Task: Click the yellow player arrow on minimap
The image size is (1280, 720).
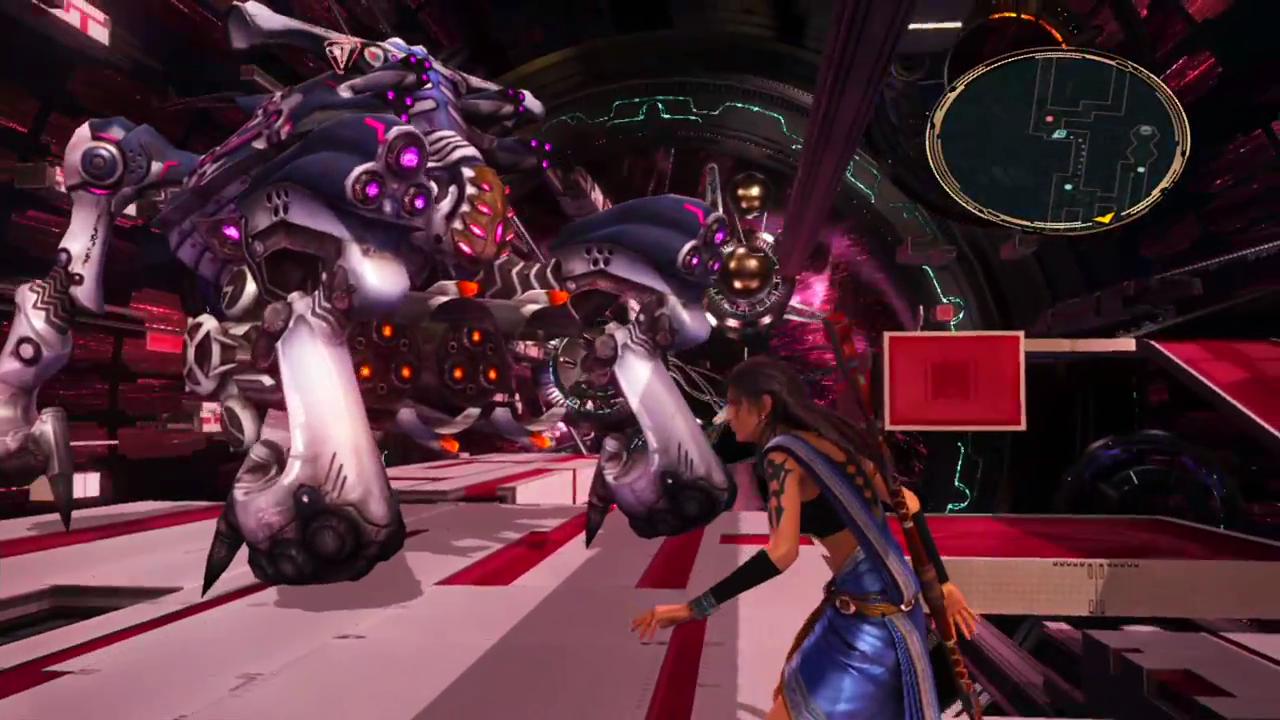Action: (x=1104, y=216)
